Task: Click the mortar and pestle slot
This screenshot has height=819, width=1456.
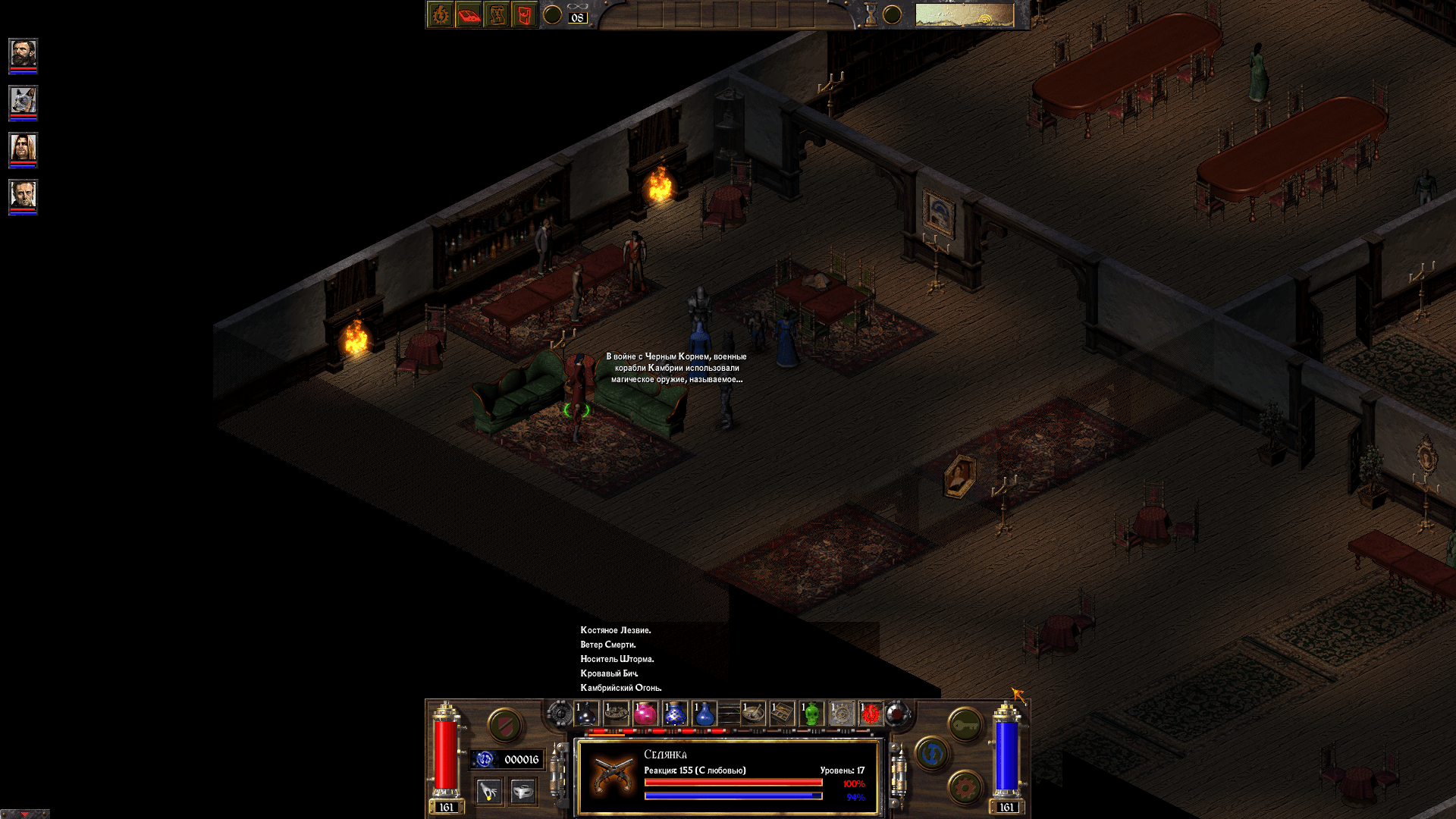Action: (753, 713)
